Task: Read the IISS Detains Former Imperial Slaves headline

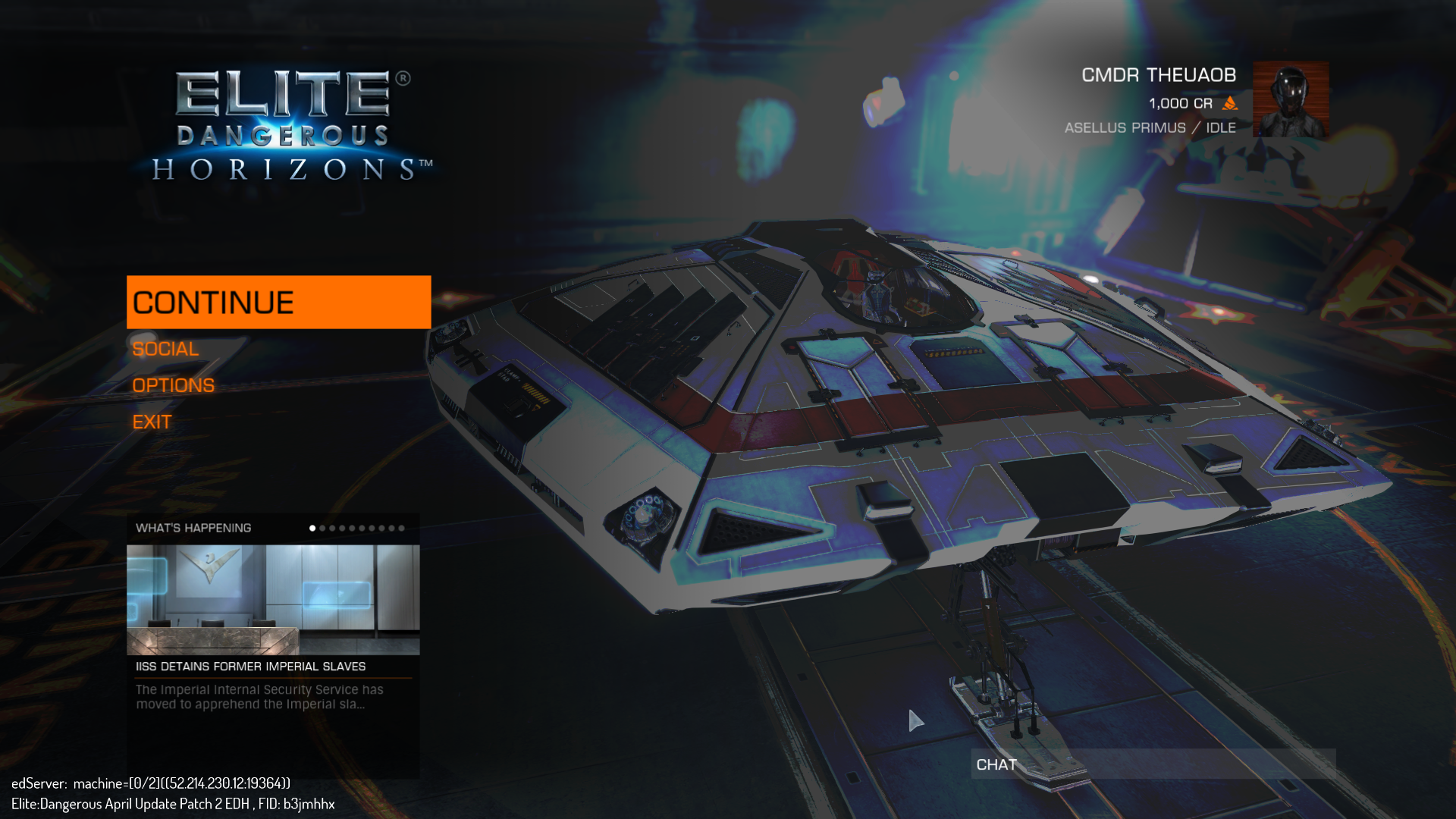Action: point(250,667)
